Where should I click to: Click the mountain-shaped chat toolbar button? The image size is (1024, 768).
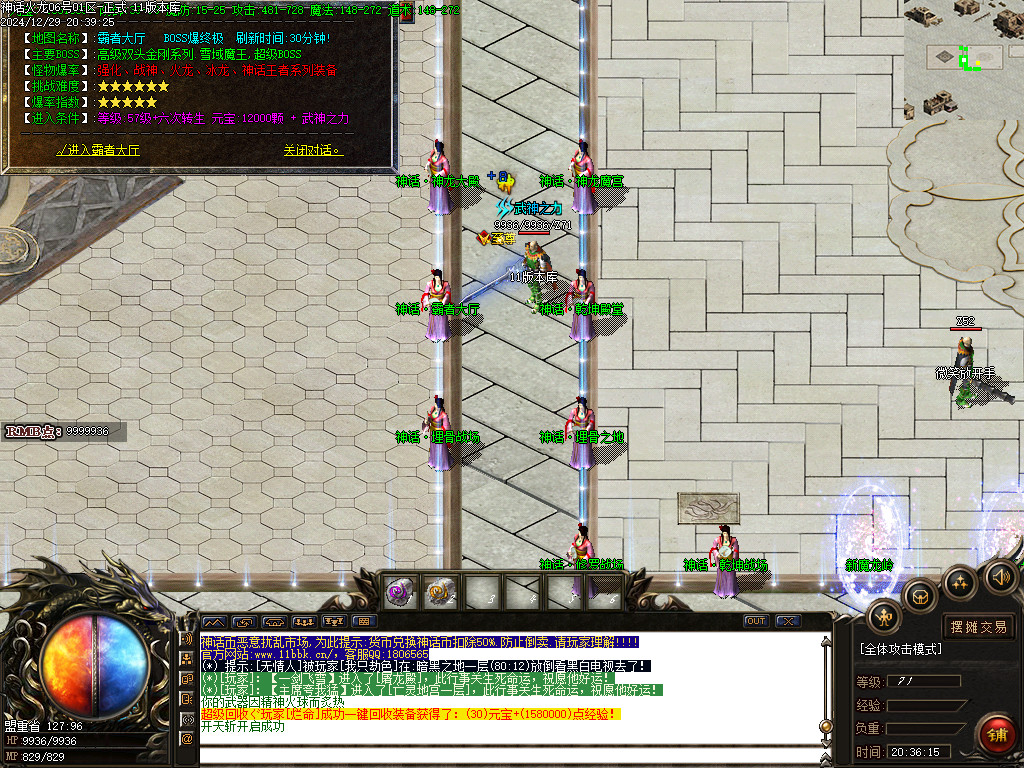(214, 621)
